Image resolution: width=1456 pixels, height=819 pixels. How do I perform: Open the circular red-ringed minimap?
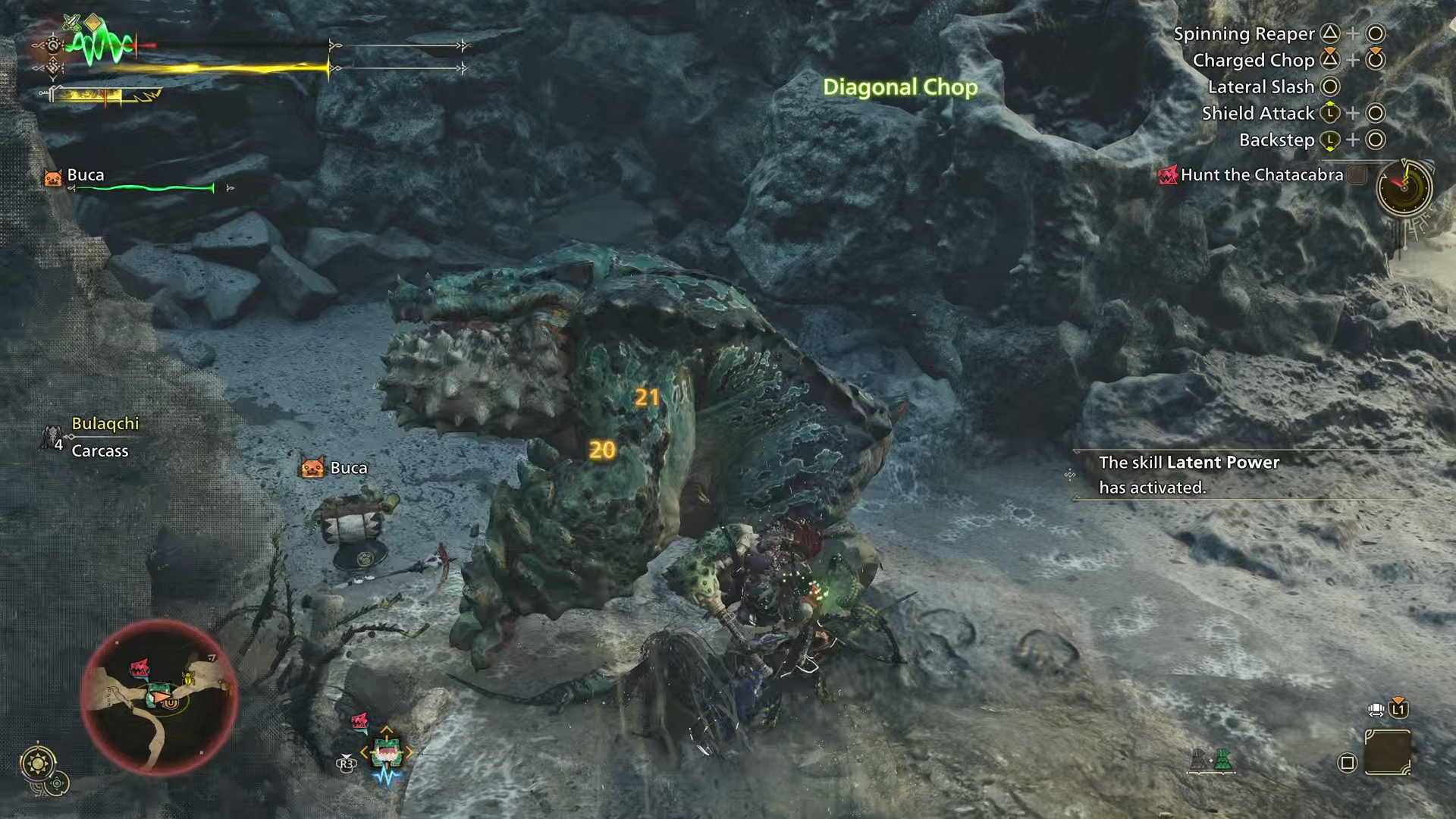click(159, 696)
